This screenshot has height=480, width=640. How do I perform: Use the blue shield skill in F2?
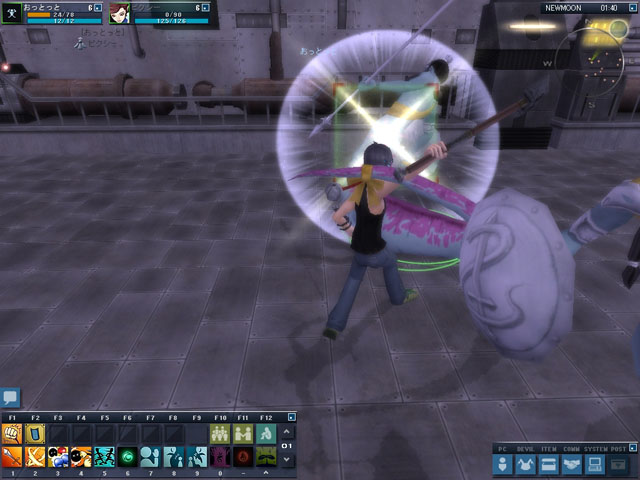(x=35, y=433)
